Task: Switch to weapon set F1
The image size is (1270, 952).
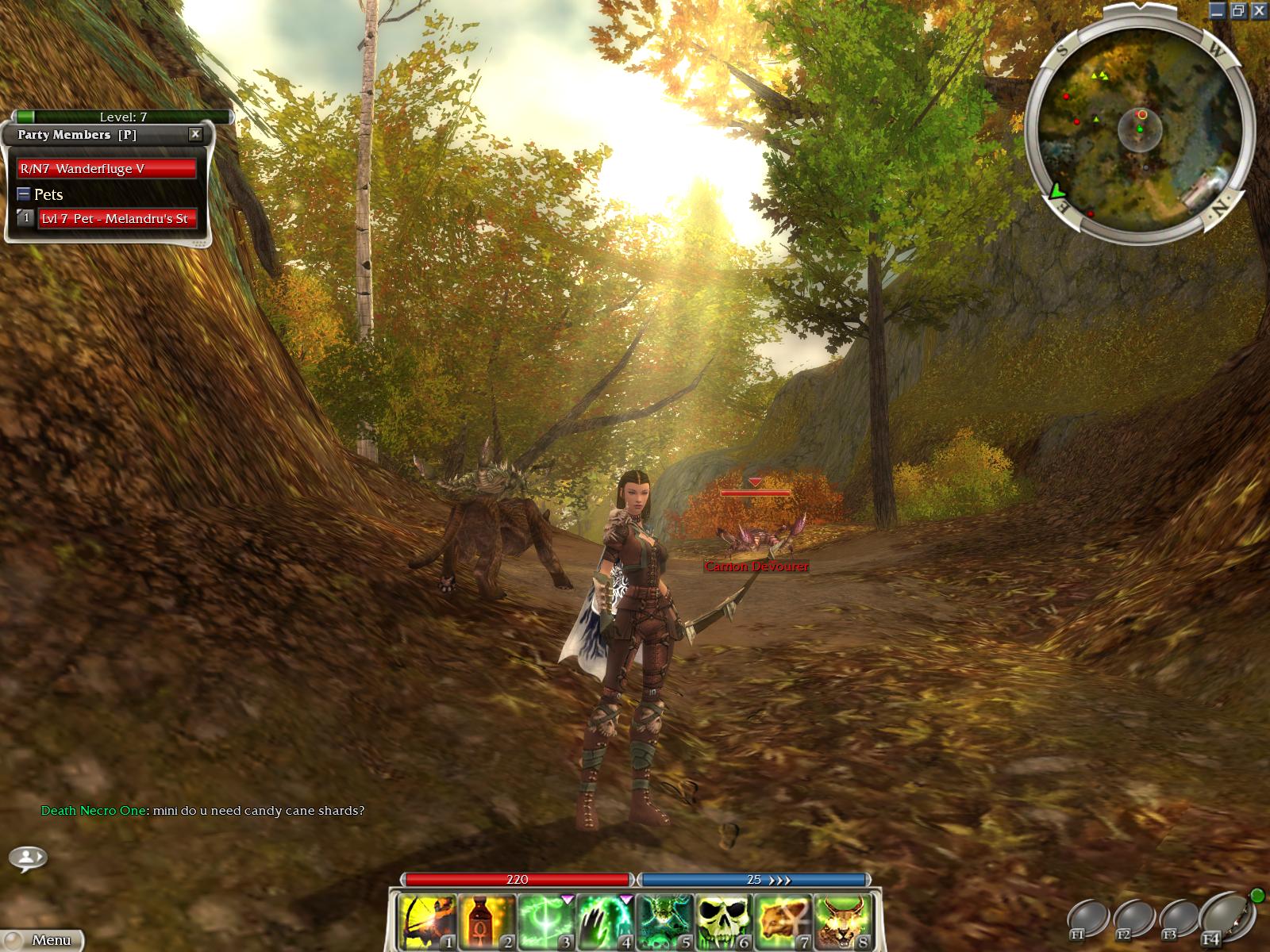Action: (1087, 920)
